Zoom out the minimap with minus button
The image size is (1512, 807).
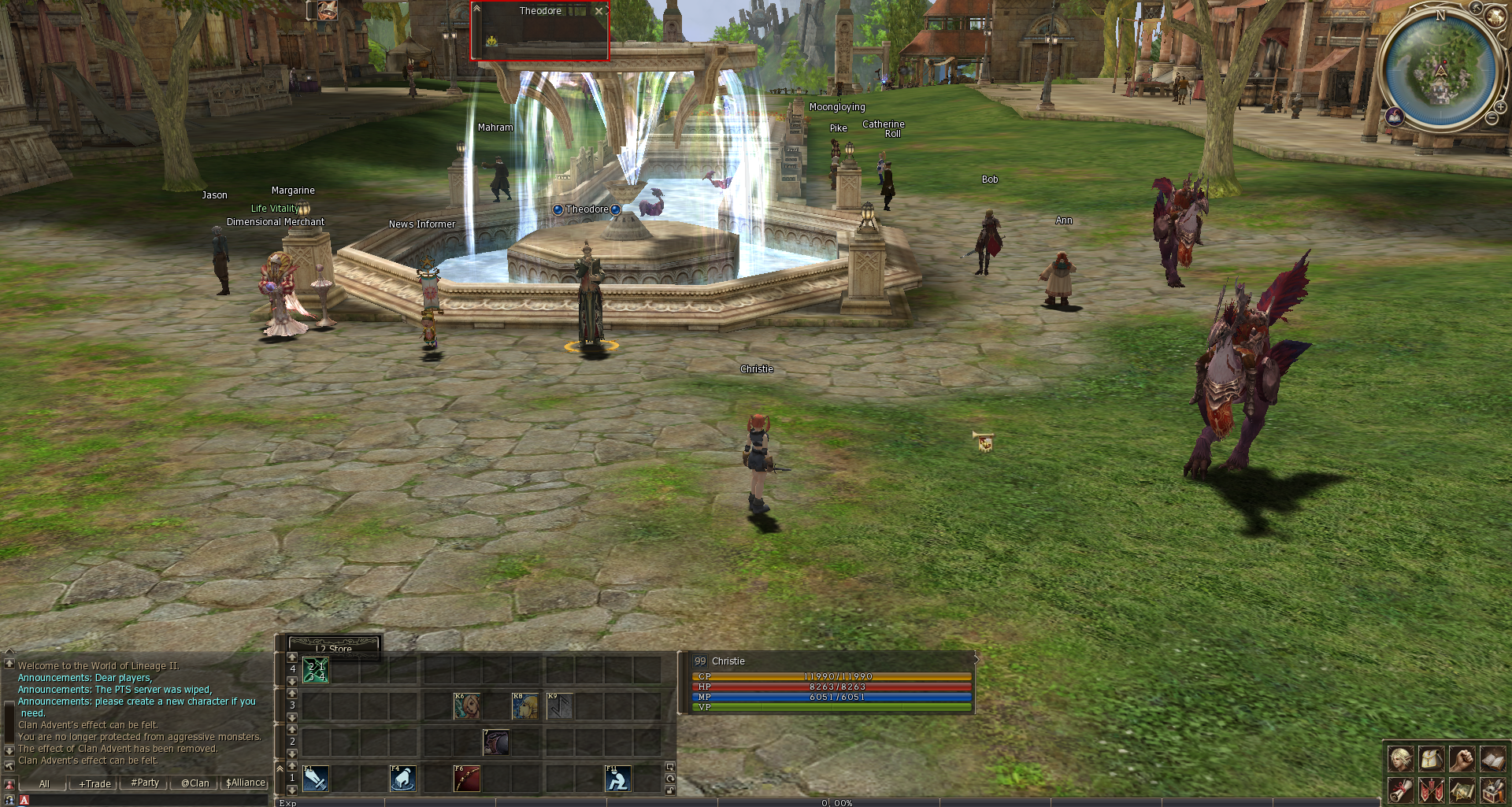pos(1492,118)
